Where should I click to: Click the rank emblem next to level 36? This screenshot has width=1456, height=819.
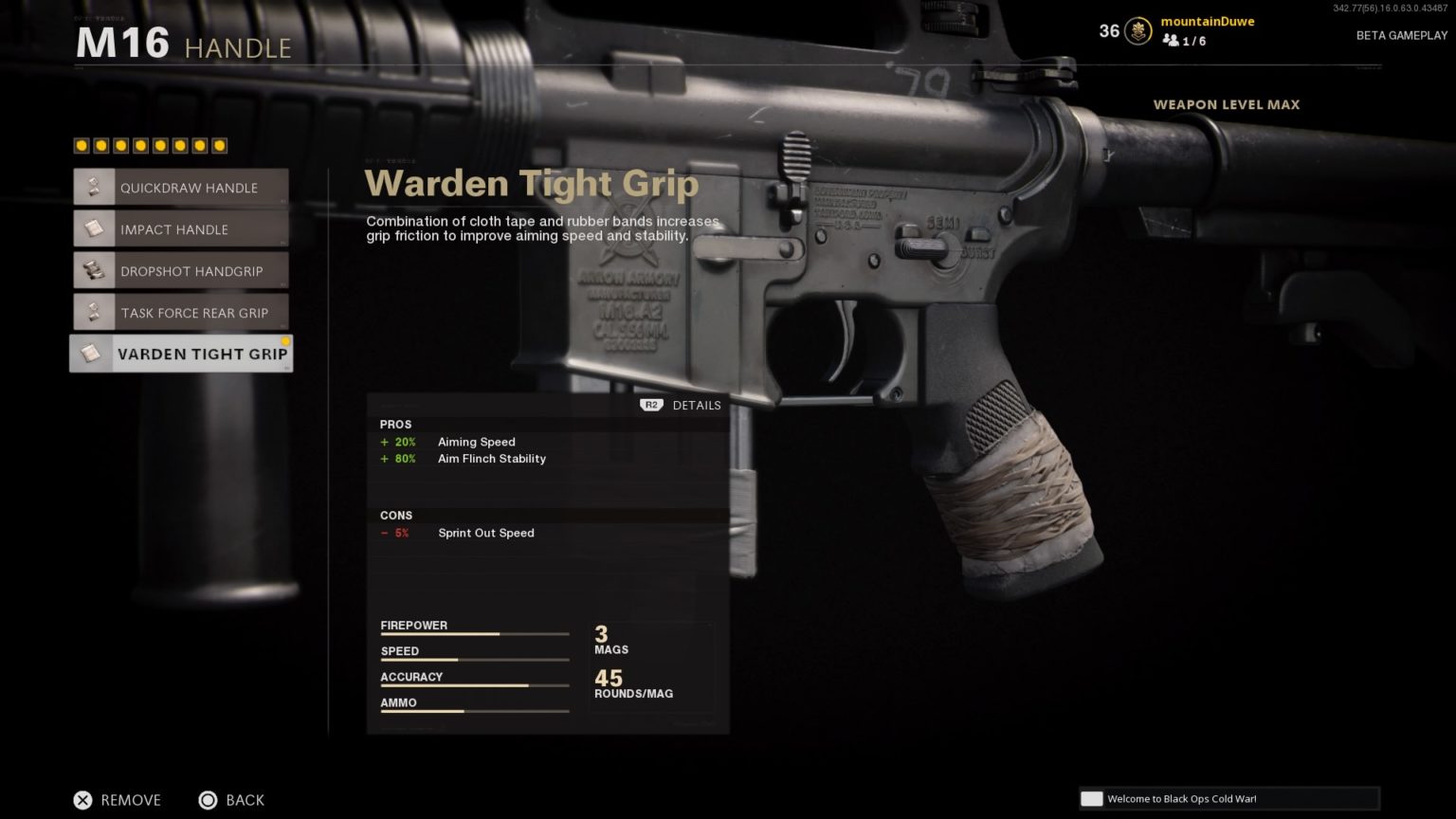pyautogui.click(x=1137, y=30)
